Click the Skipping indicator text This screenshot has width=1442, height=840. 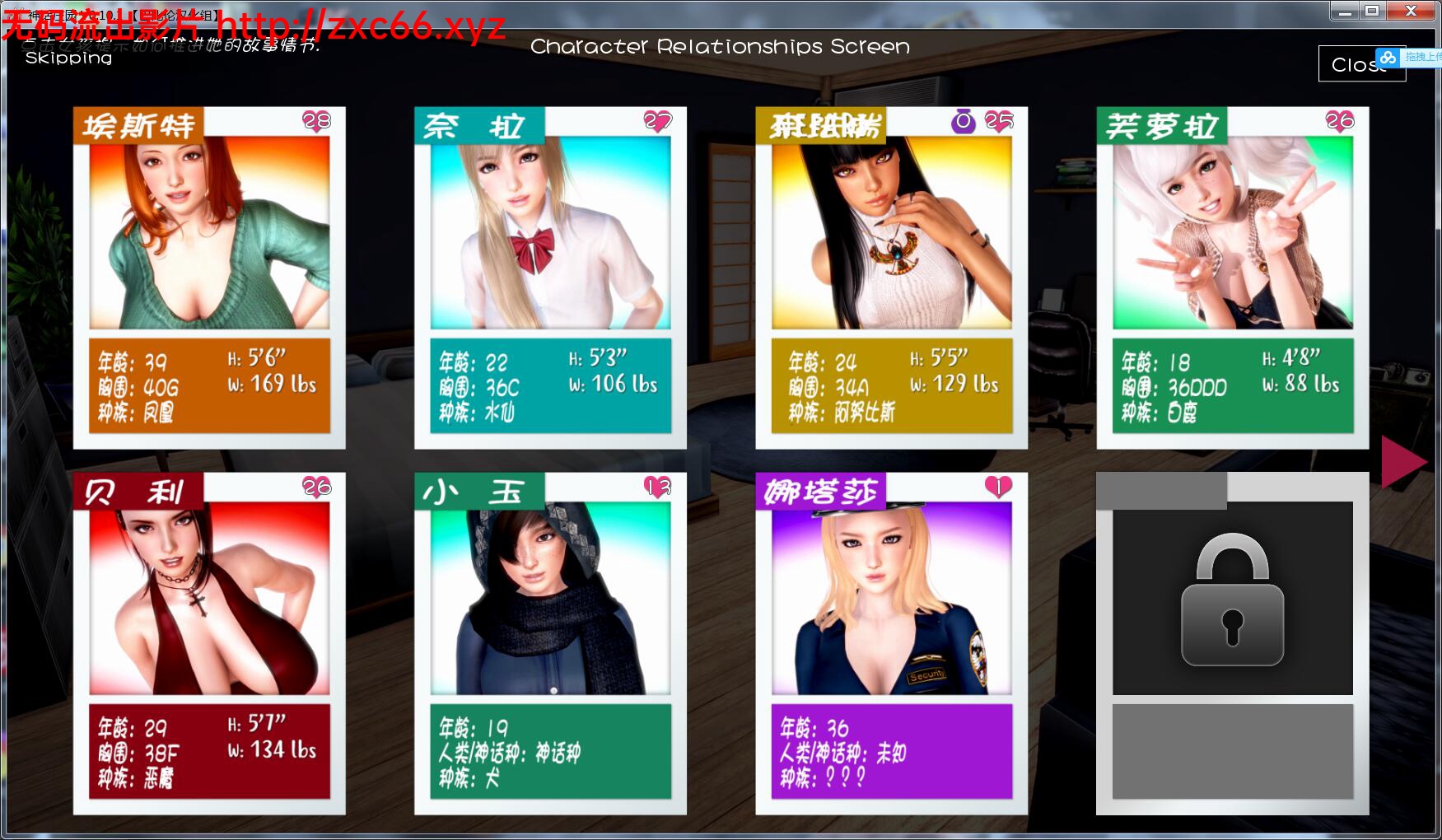click(68, 58)
